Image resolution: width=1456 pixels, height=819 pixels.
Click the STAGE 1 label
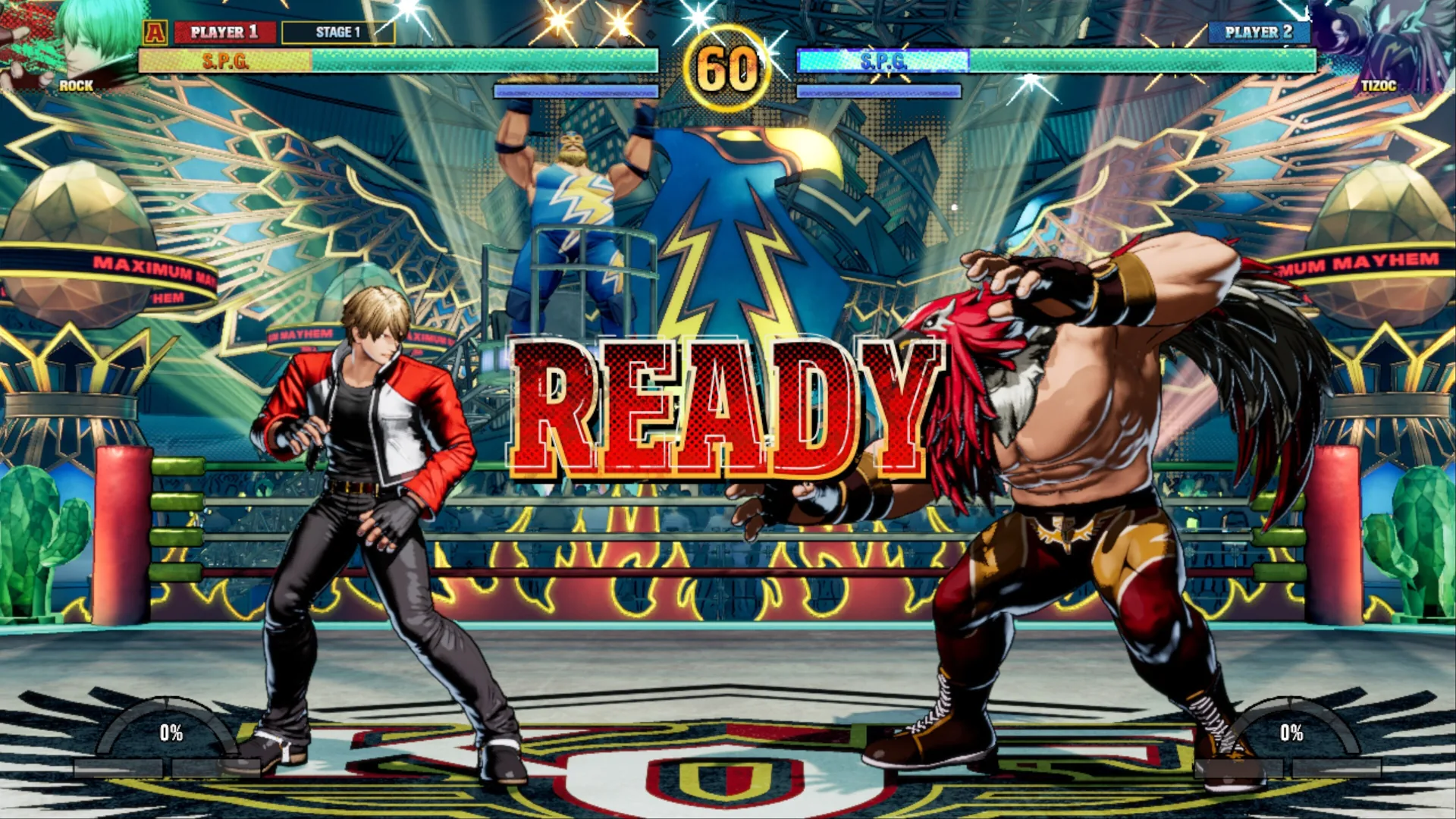[x=336, y=32]
